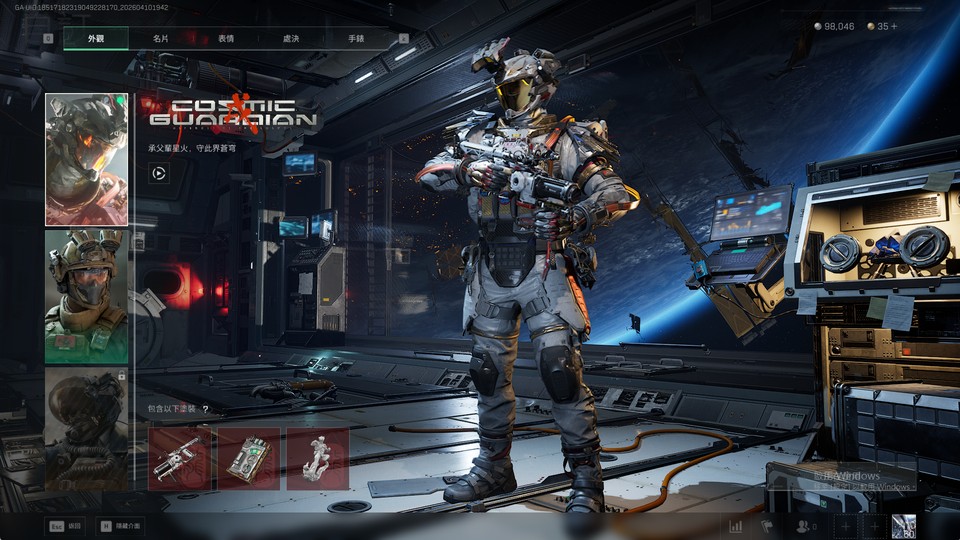
Task: Open the player avatar portrait
Action: [x=904, y=526]
